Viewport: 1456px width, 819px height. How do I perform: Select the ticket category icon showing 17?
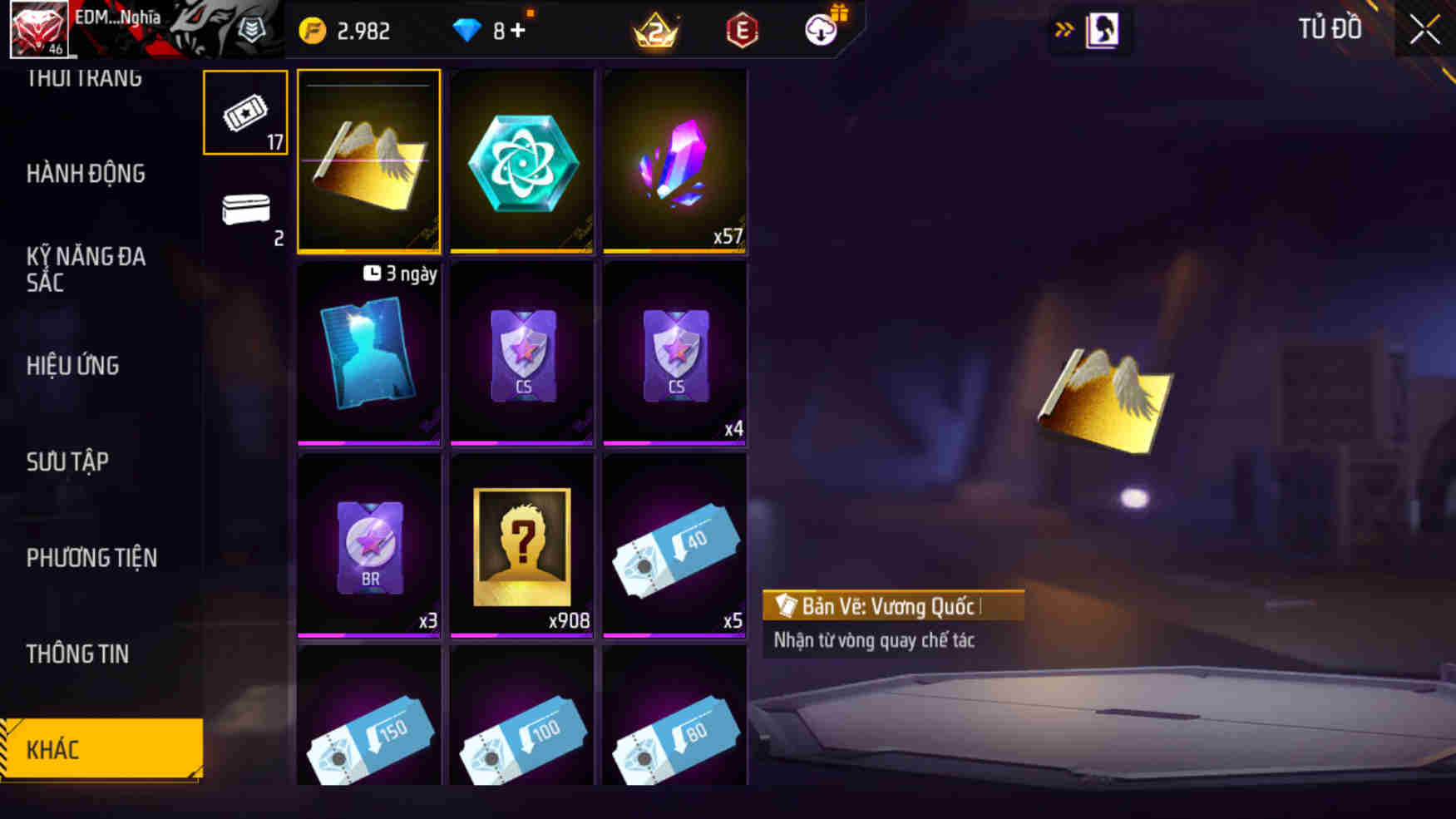point(244,111)
